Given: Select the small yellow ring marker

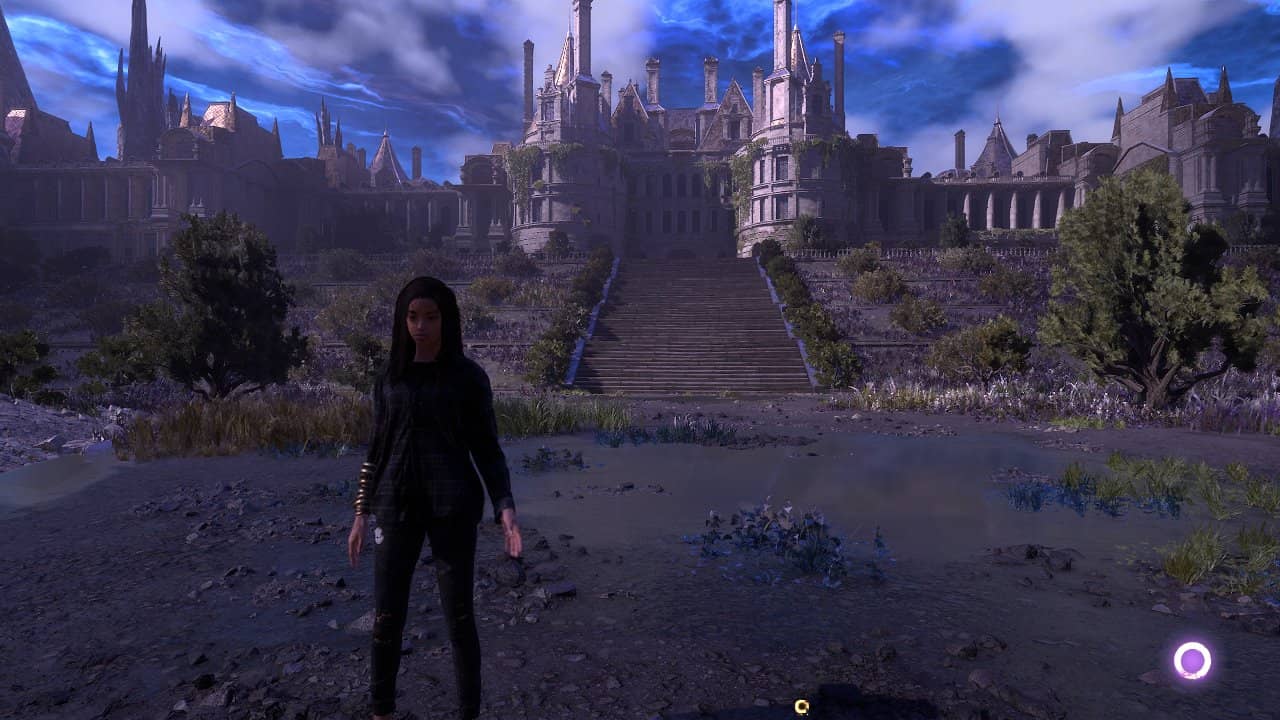Looking at the screenshot, I should click(801, 707).
